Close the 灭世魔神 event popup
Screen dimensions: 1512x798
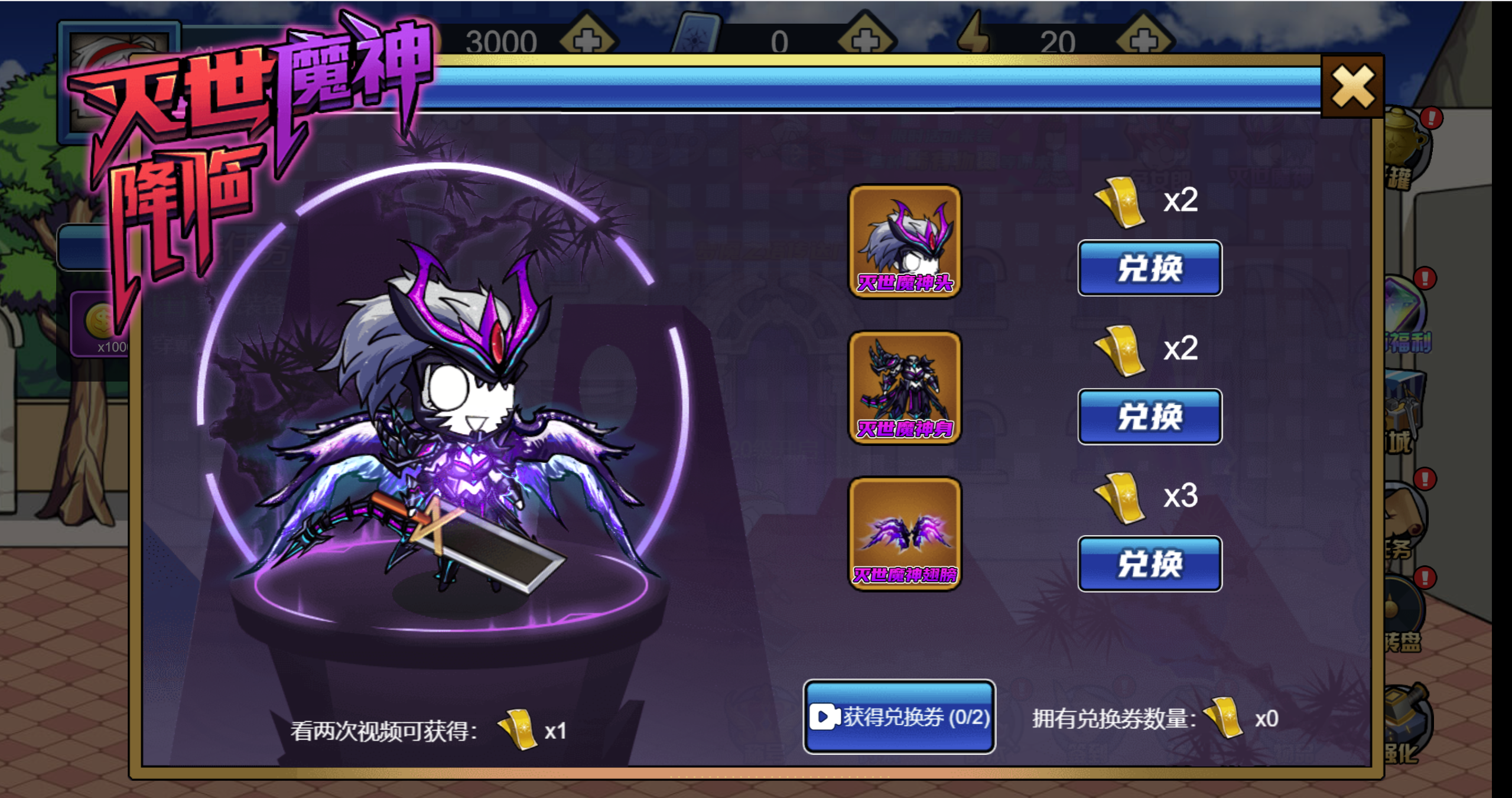1352,87
